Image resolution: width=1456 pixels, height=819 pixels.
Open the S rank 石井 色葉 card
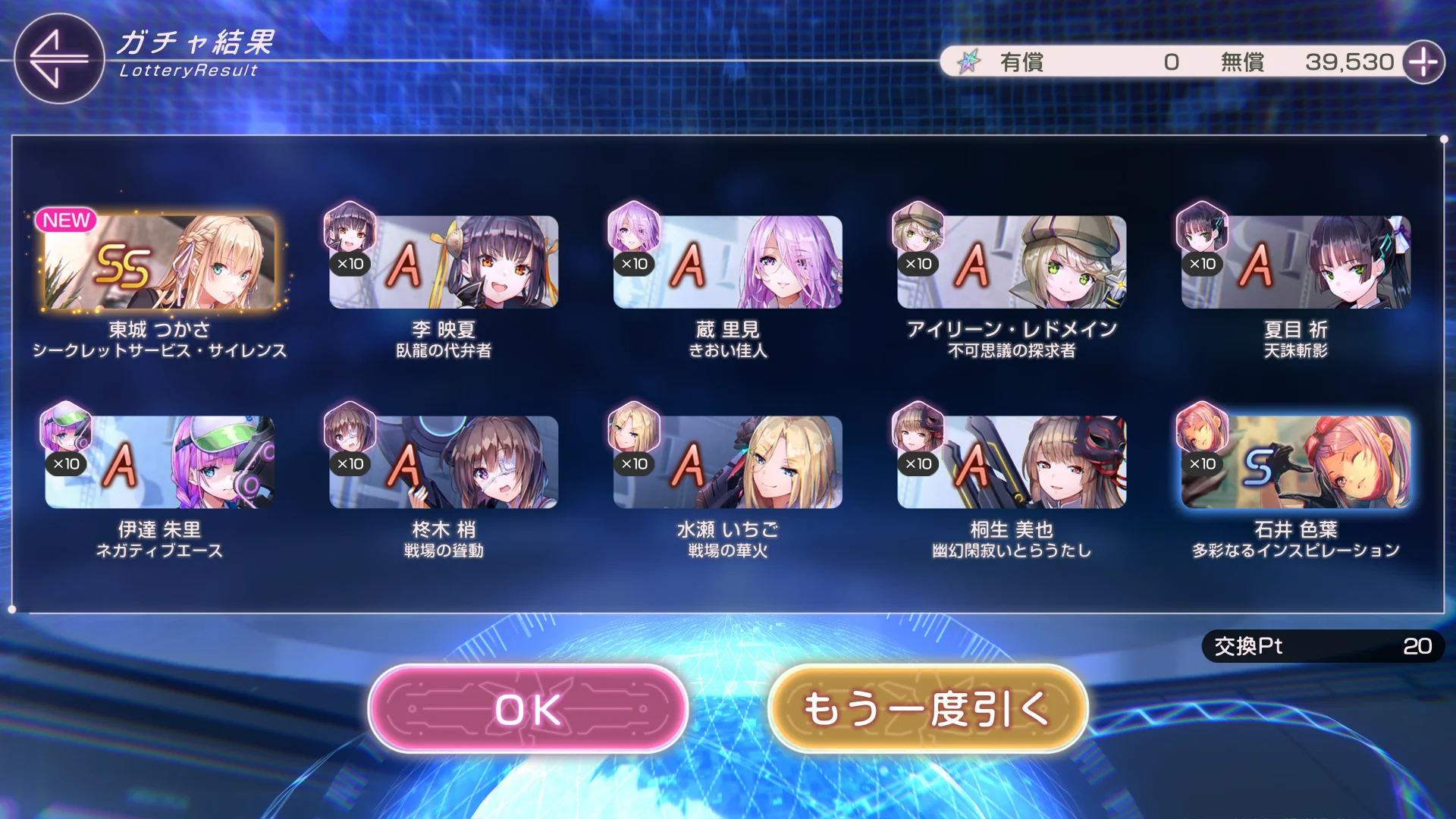coord(1295,462)
